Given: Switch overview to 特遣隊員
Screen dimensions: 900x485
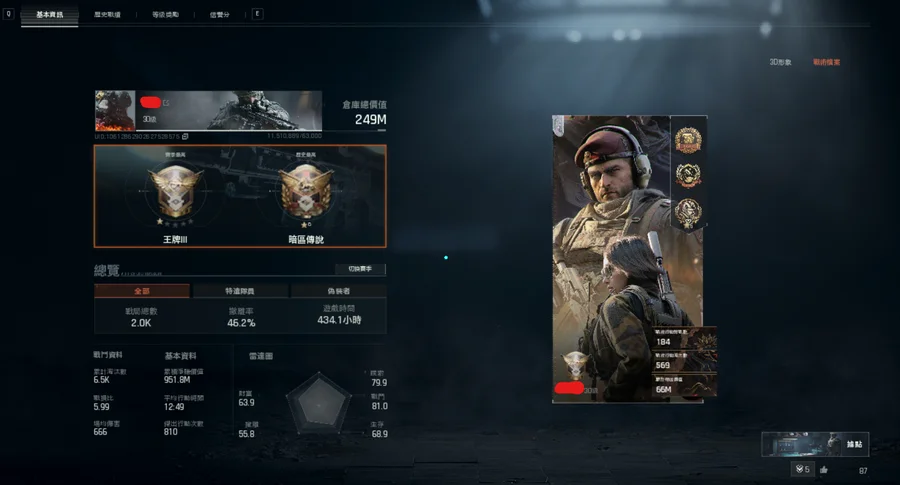Looking at the screenshot, I should click(x=238, y=291).
